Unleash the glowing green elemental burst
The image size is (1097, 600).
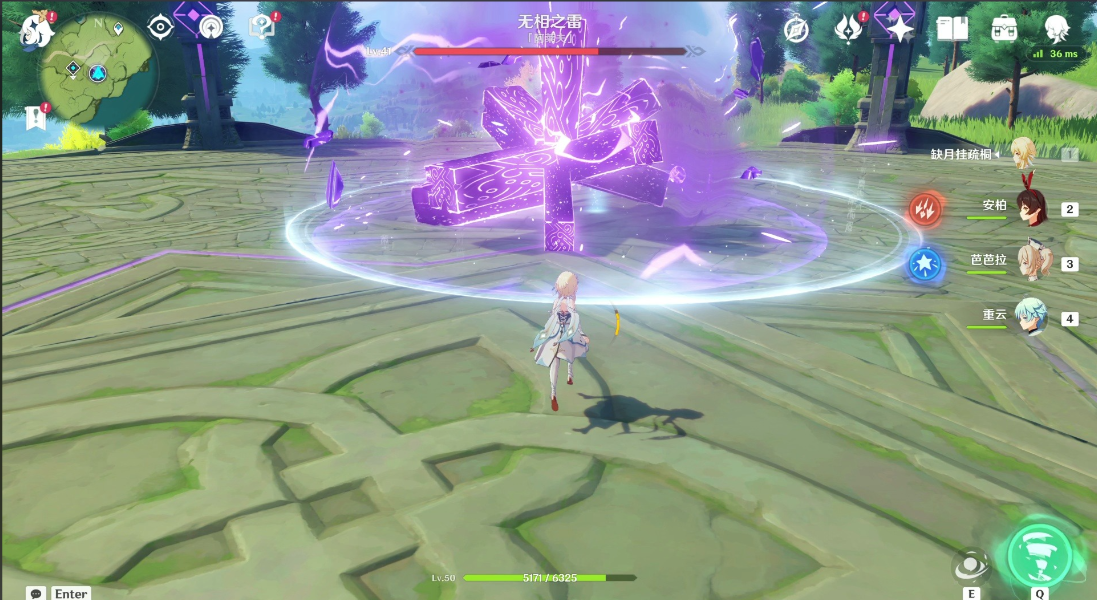(1040, 554)
